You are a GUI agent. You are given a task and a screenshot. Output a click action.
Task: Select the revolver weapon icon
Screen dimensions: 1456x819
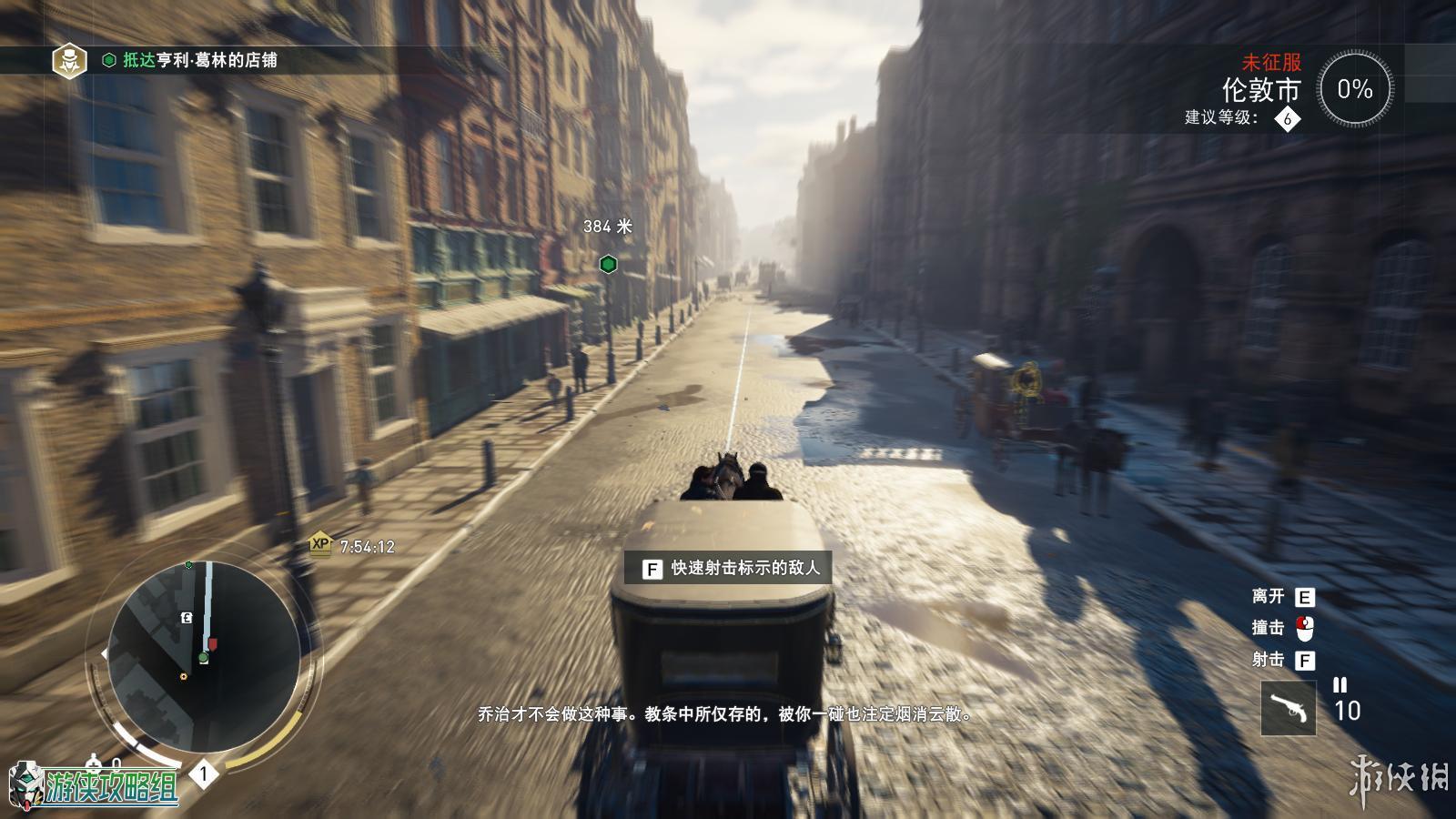(x=1288, y=708)
